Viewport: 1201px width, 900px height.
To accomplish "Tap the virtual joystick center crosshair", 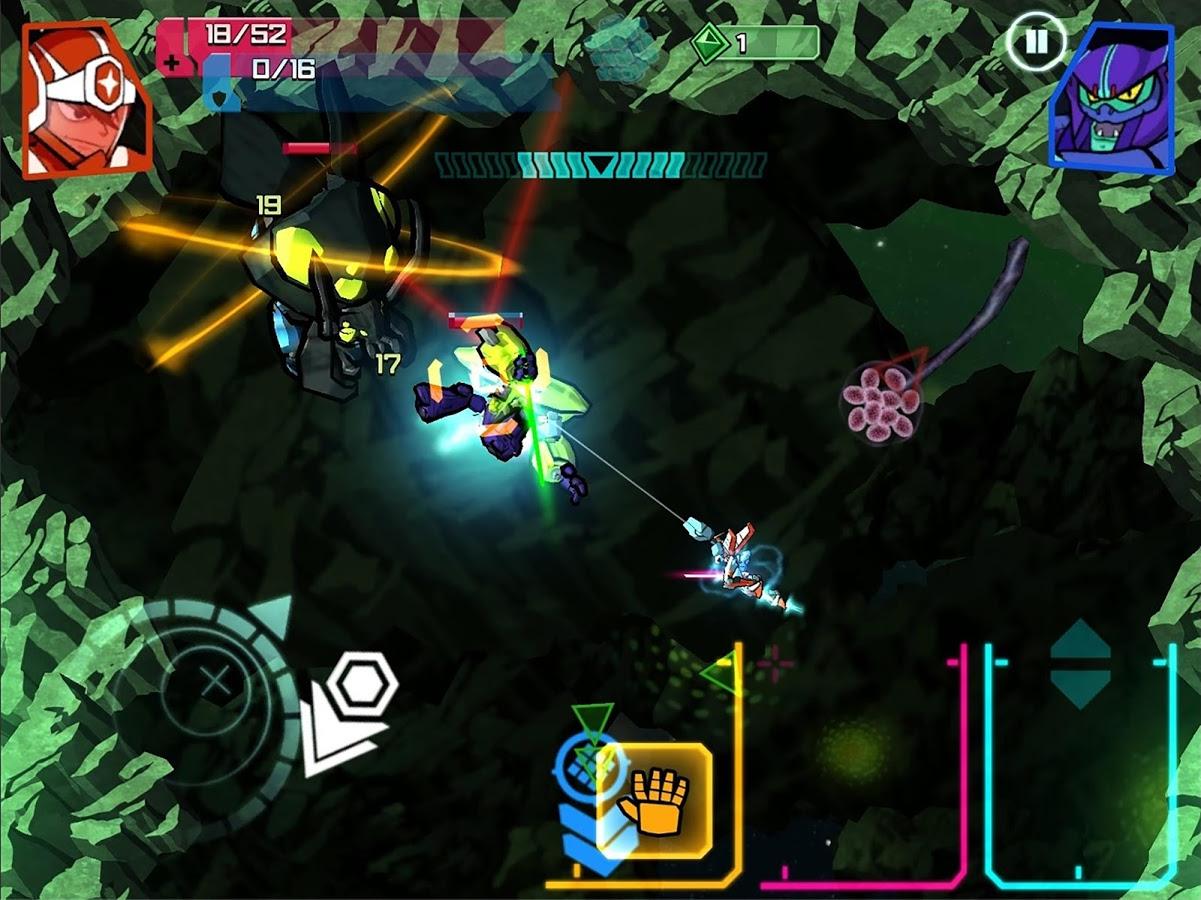I will pyautogui.click(x=213, y=686).
